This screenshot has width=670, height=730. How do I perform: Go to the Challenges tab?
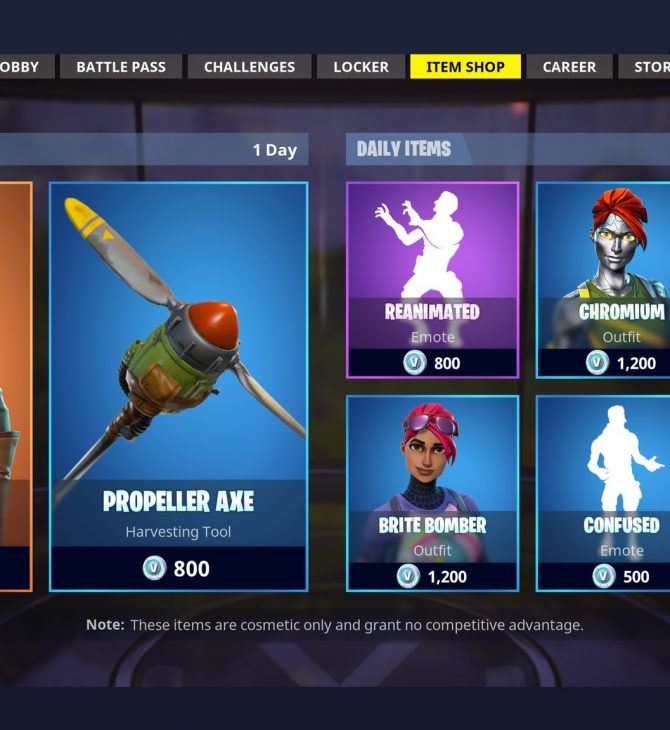click(x=249, y=67)
